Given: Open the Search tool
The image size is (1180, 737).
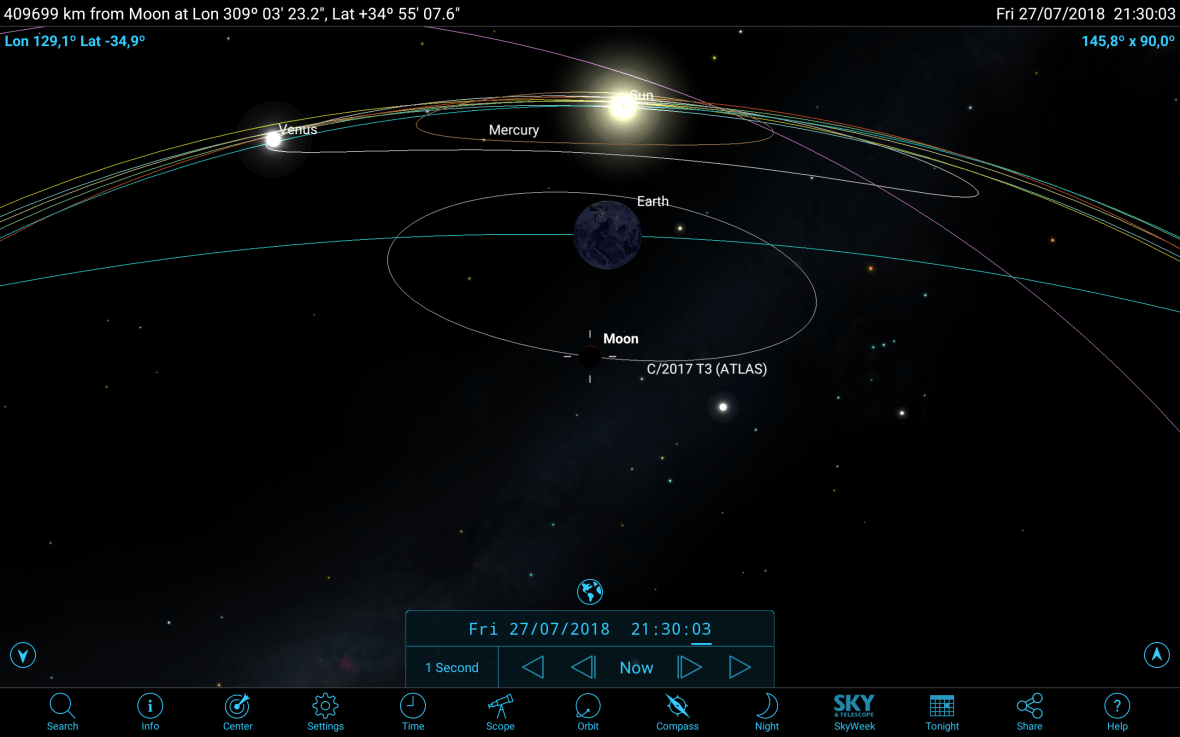Looking at the screenshot, I should pos(62,711).
